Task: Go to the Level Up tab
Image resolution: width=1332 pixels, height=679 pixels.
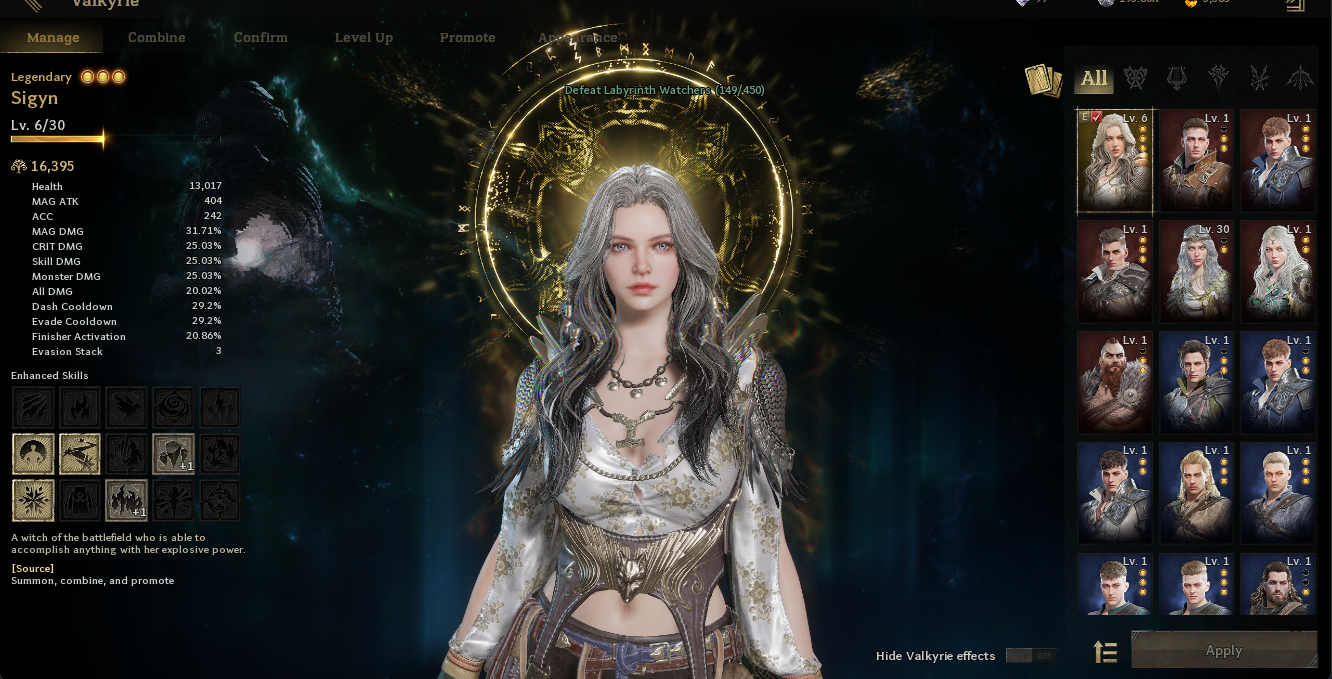Action: pos(363,37)
